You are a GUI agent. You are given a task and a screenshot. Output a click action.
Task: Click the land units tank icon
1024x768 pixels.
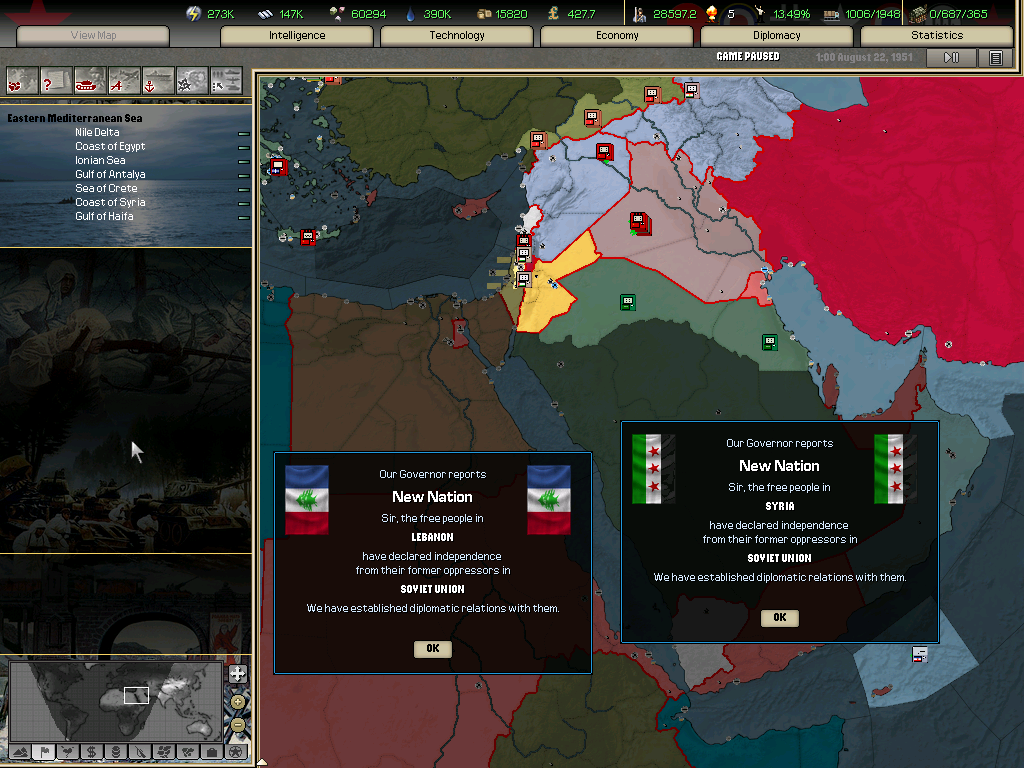pos(90,79)
